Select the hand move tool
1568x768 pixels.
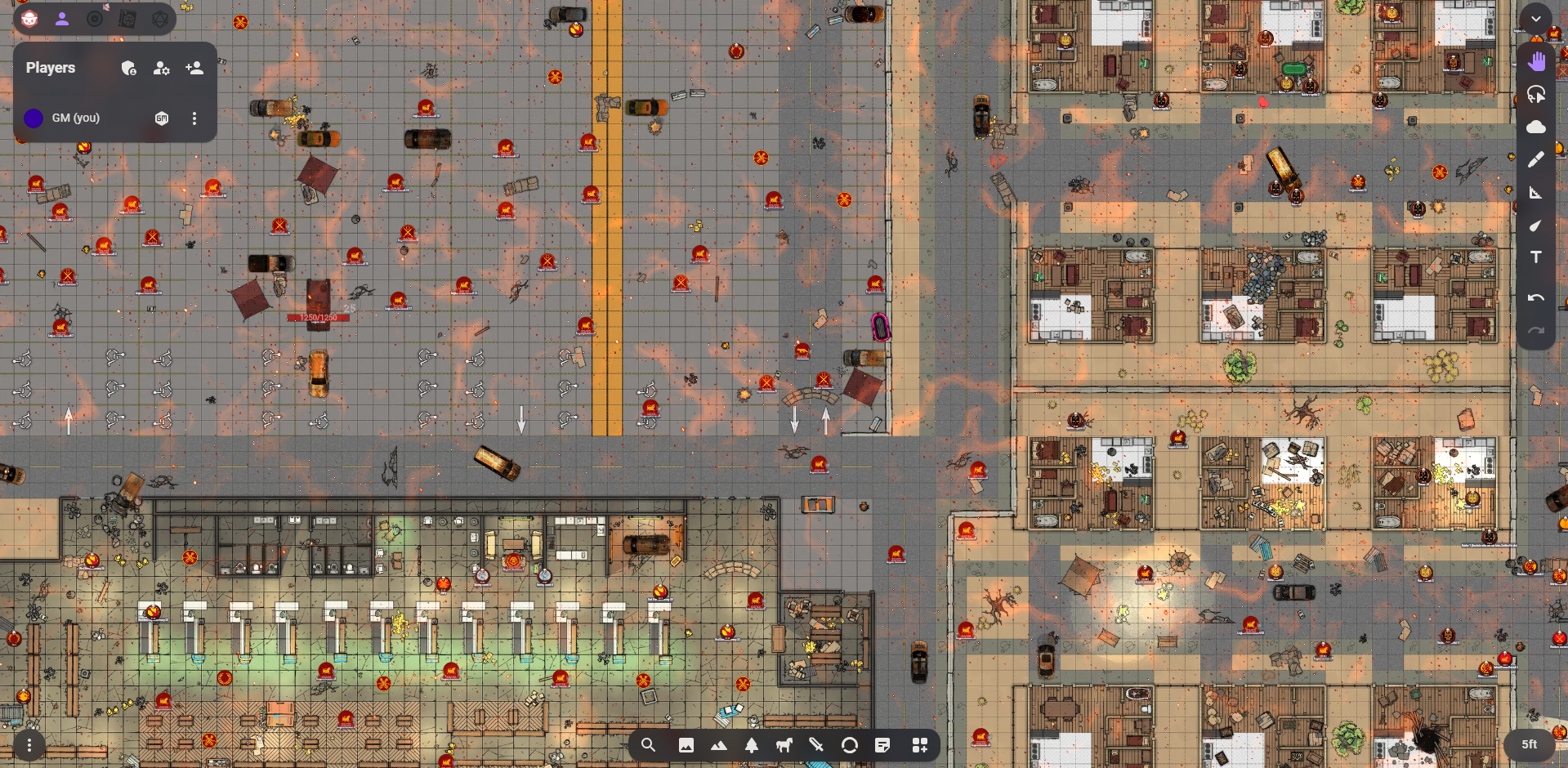[x=1536, y=61]
